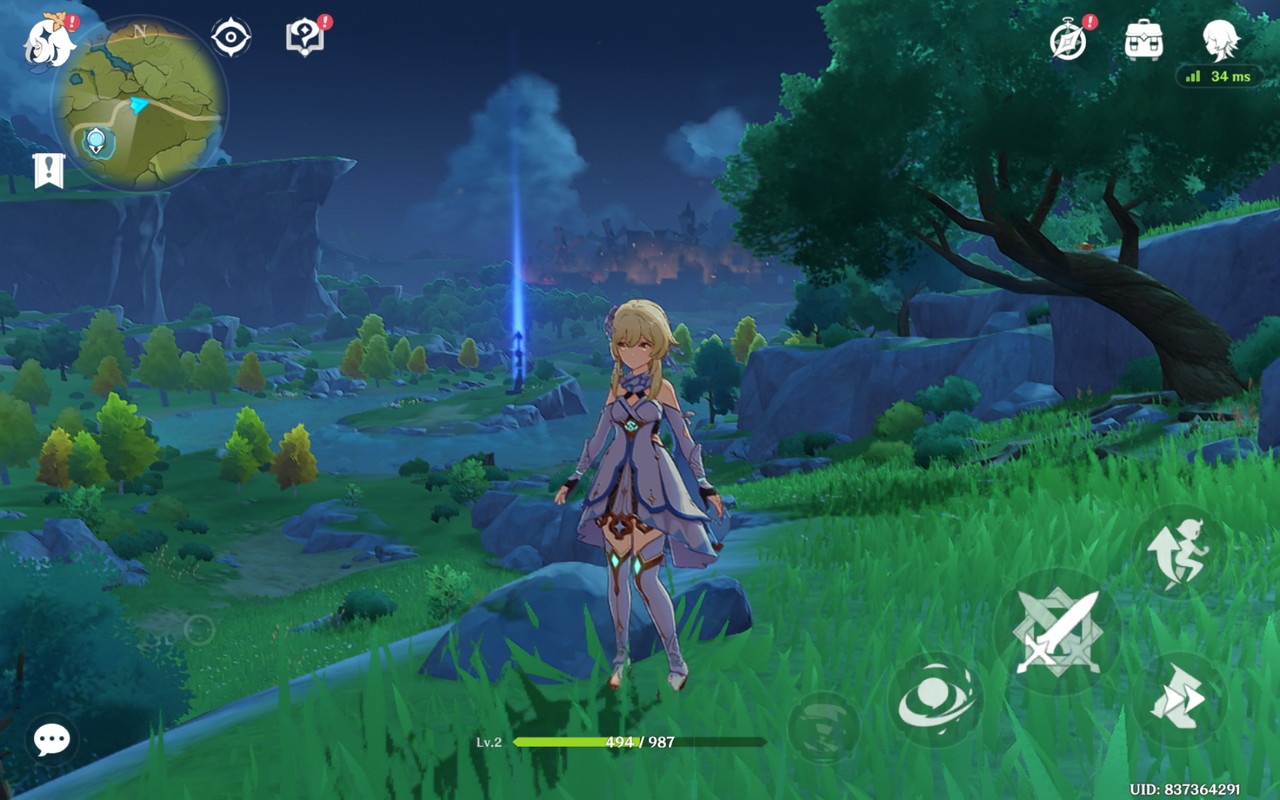The image size is (1280, 800).
Task: Open the circular minimap
Action: [x=139, y=103]
